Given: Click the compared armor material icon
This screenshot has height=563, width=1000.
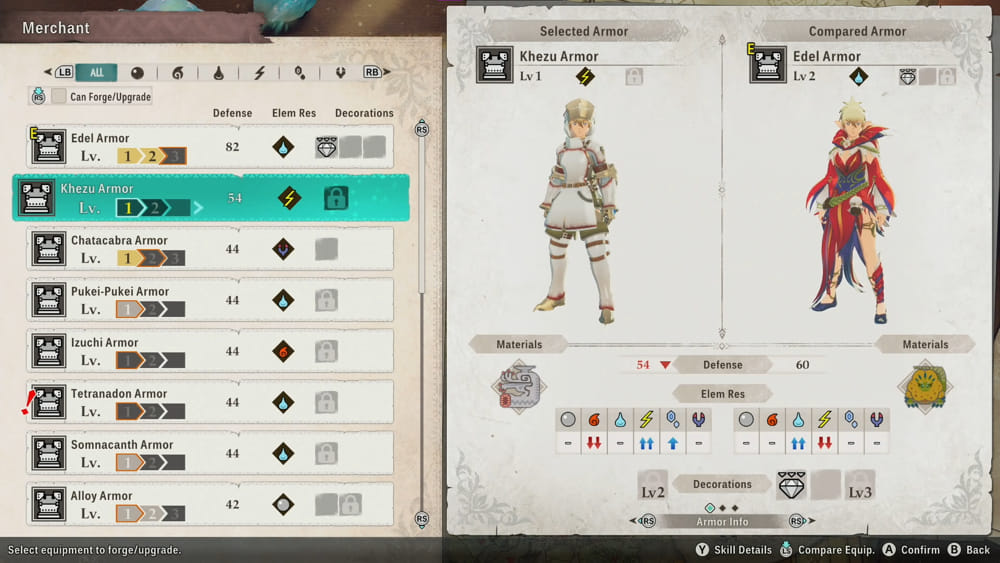Looking at the screenshot, I should coord(924,387).
